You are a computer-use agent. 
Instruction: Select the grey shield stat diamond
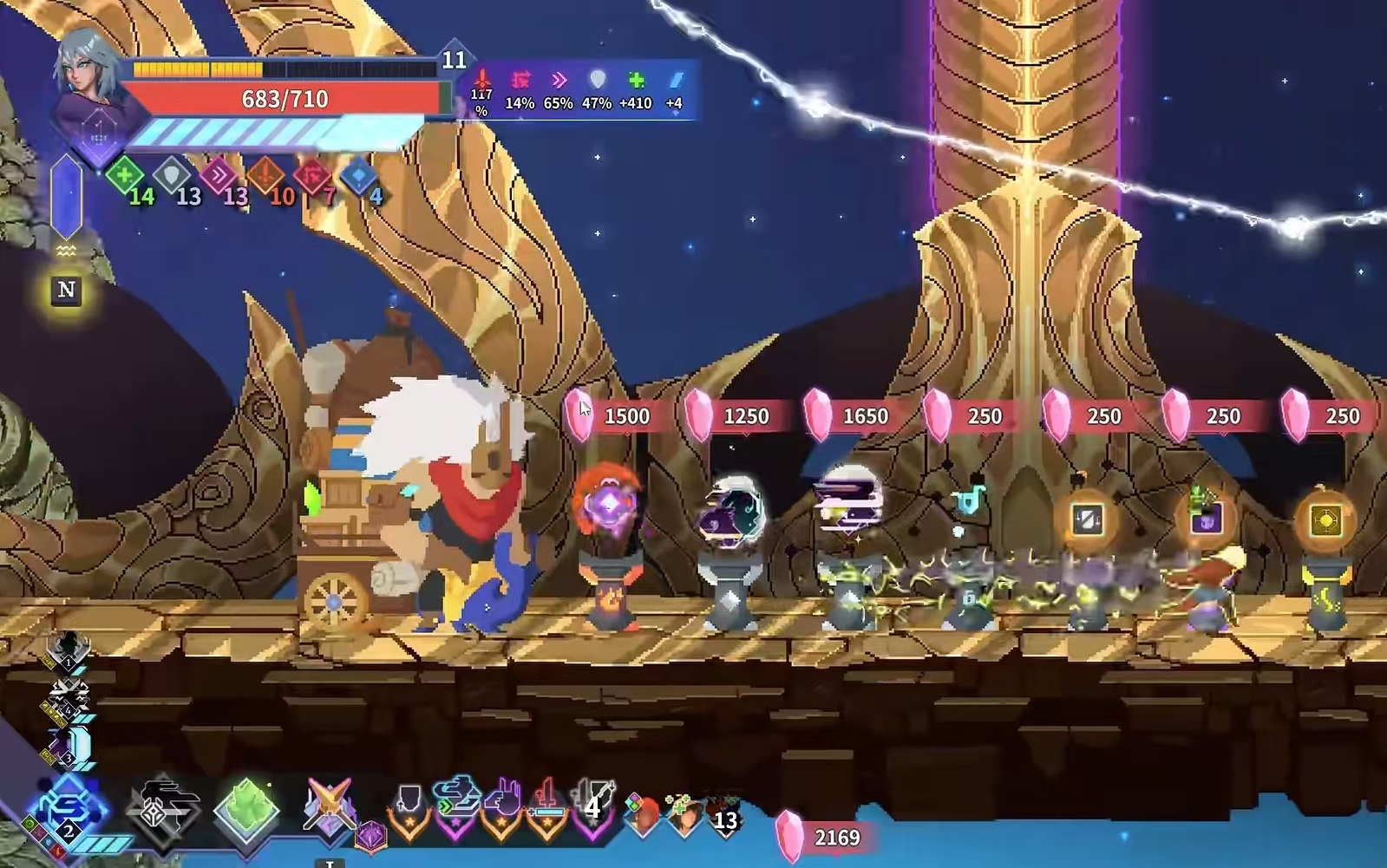click(x=172, y=176)
